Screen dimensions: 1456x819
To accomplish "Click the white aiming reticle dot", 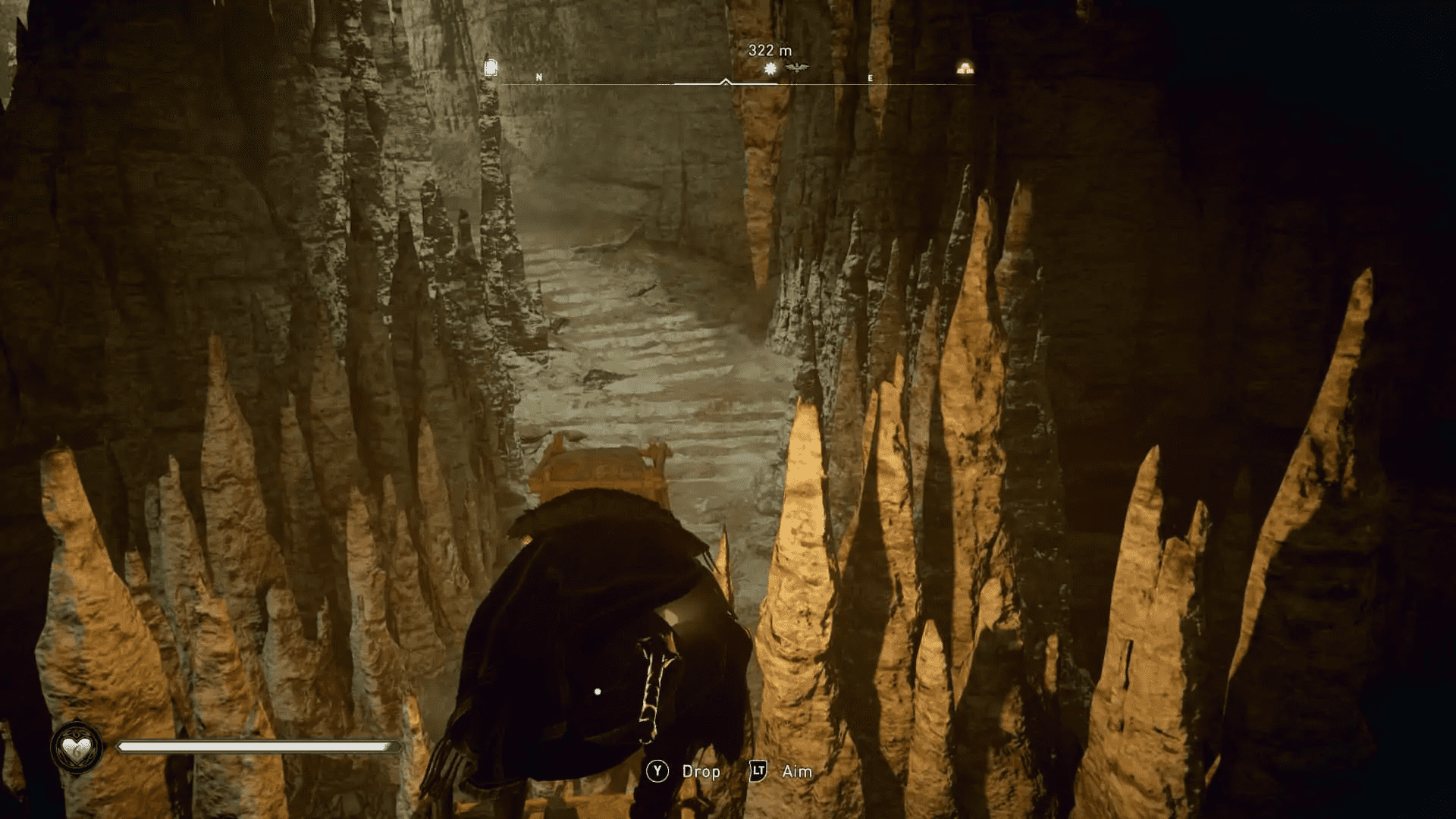I will click(x=598, y=691).
